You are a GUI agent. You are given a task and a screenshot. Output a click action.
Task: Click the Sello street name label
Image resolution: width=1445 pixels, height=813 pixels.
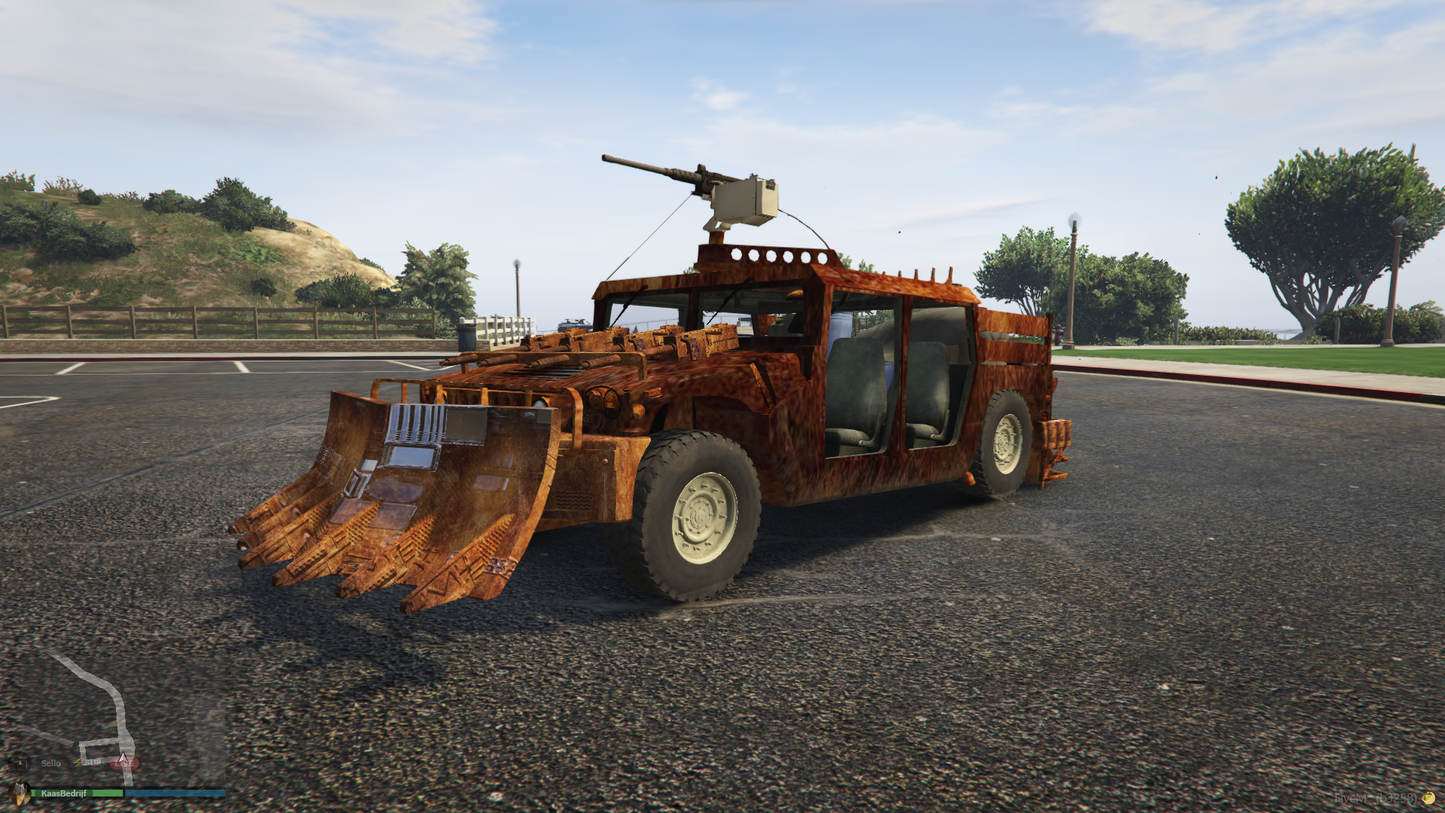[50, 763]
